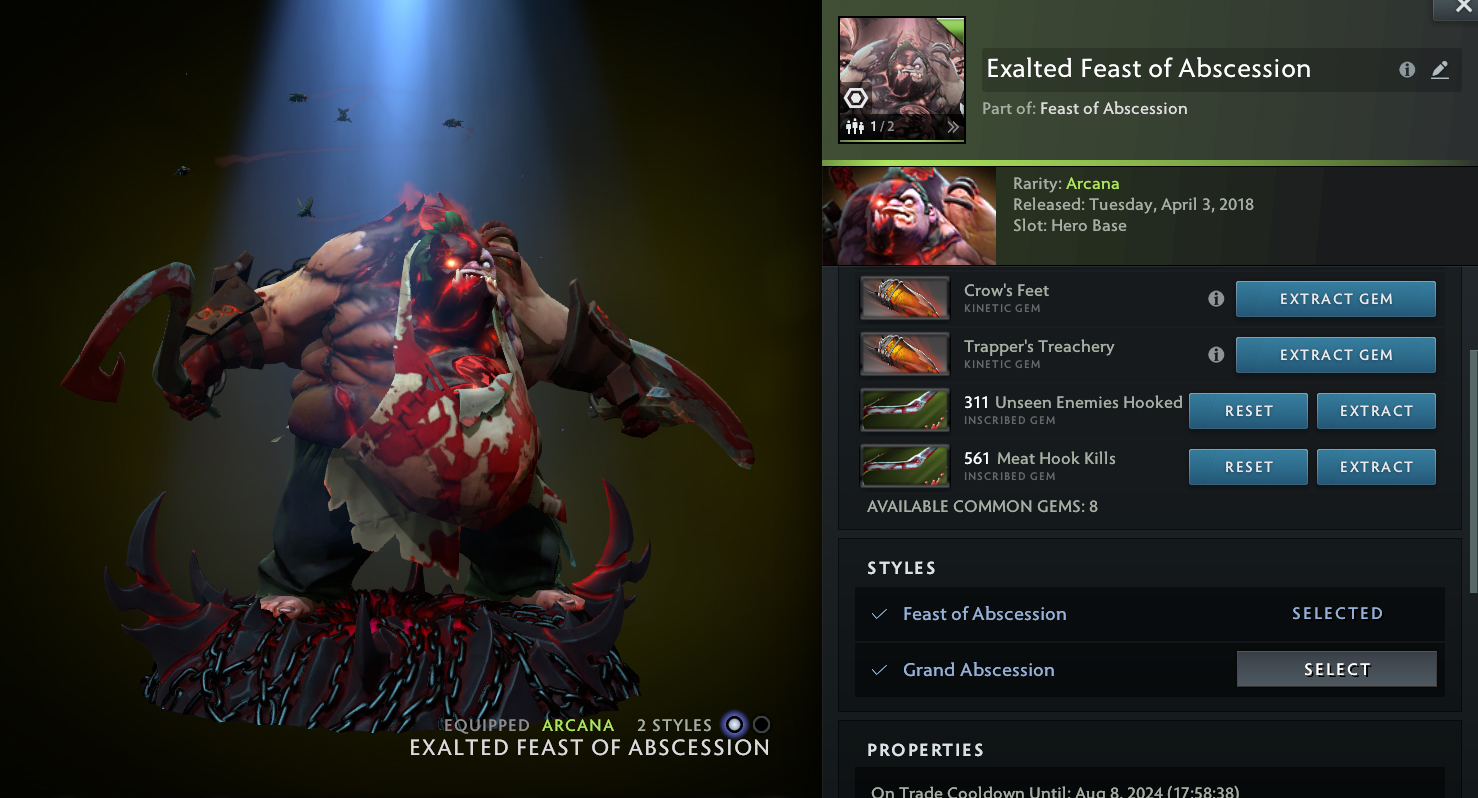Click the Pudge arcana portrait image

pos(909,215)
